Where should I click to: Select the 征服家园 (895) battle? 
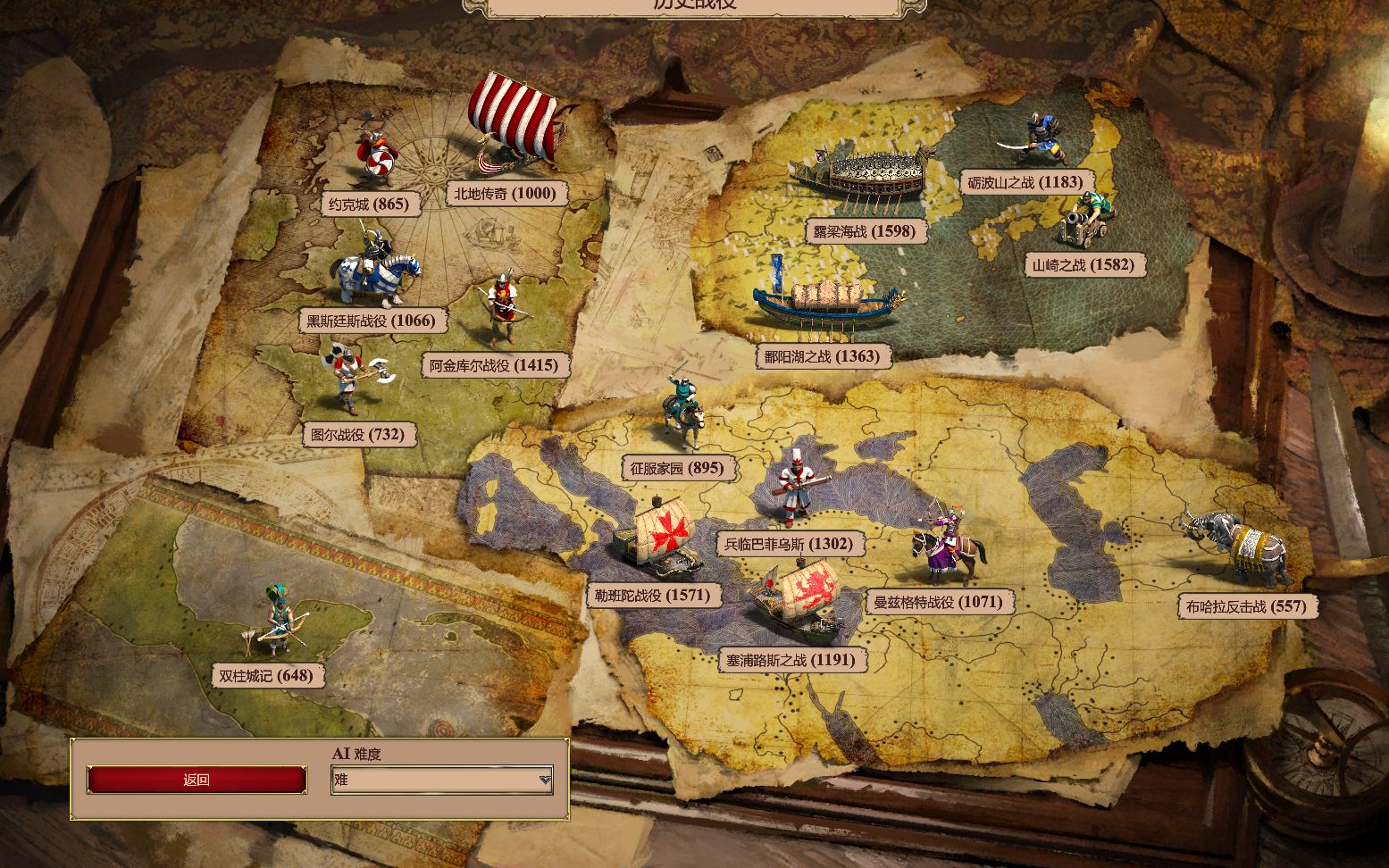point(677,468)
